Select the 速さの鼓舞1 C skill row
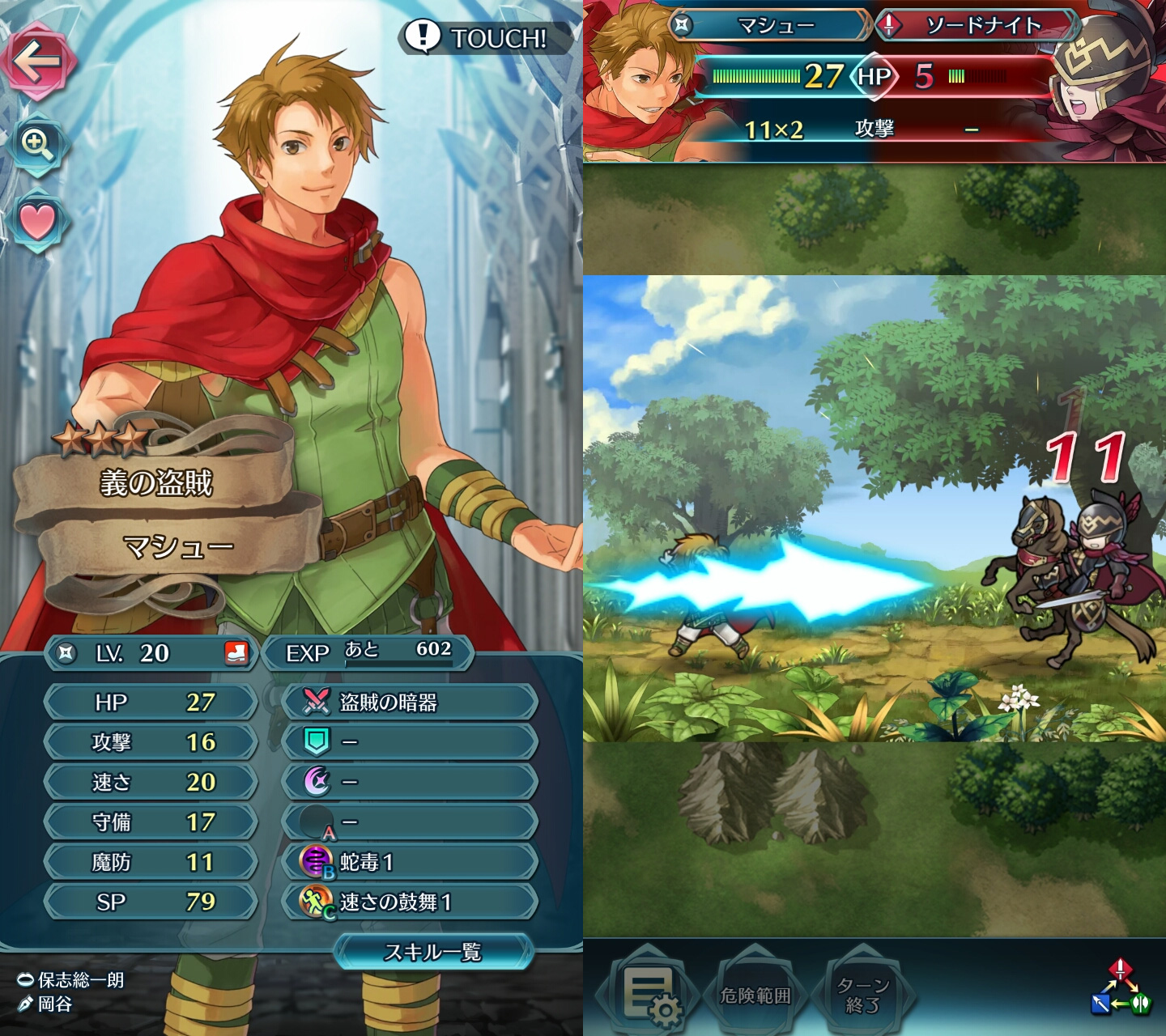This screenshot has height=1036, width=1166. tap(410, 902)
